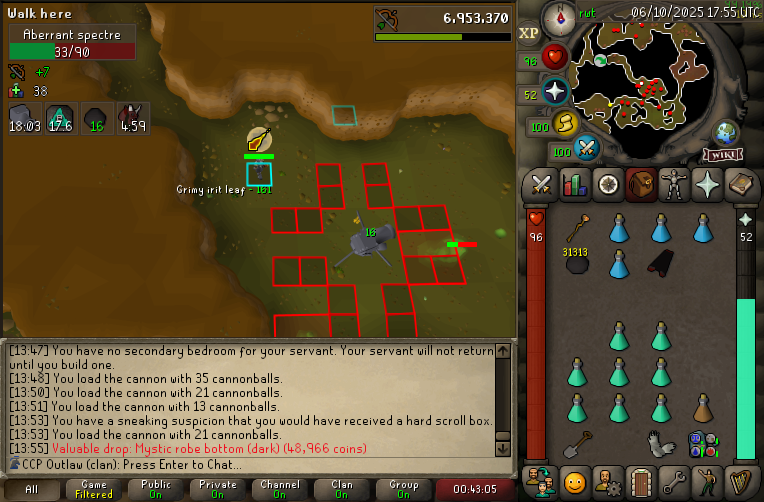Toggle the Game chat filter

94,490
